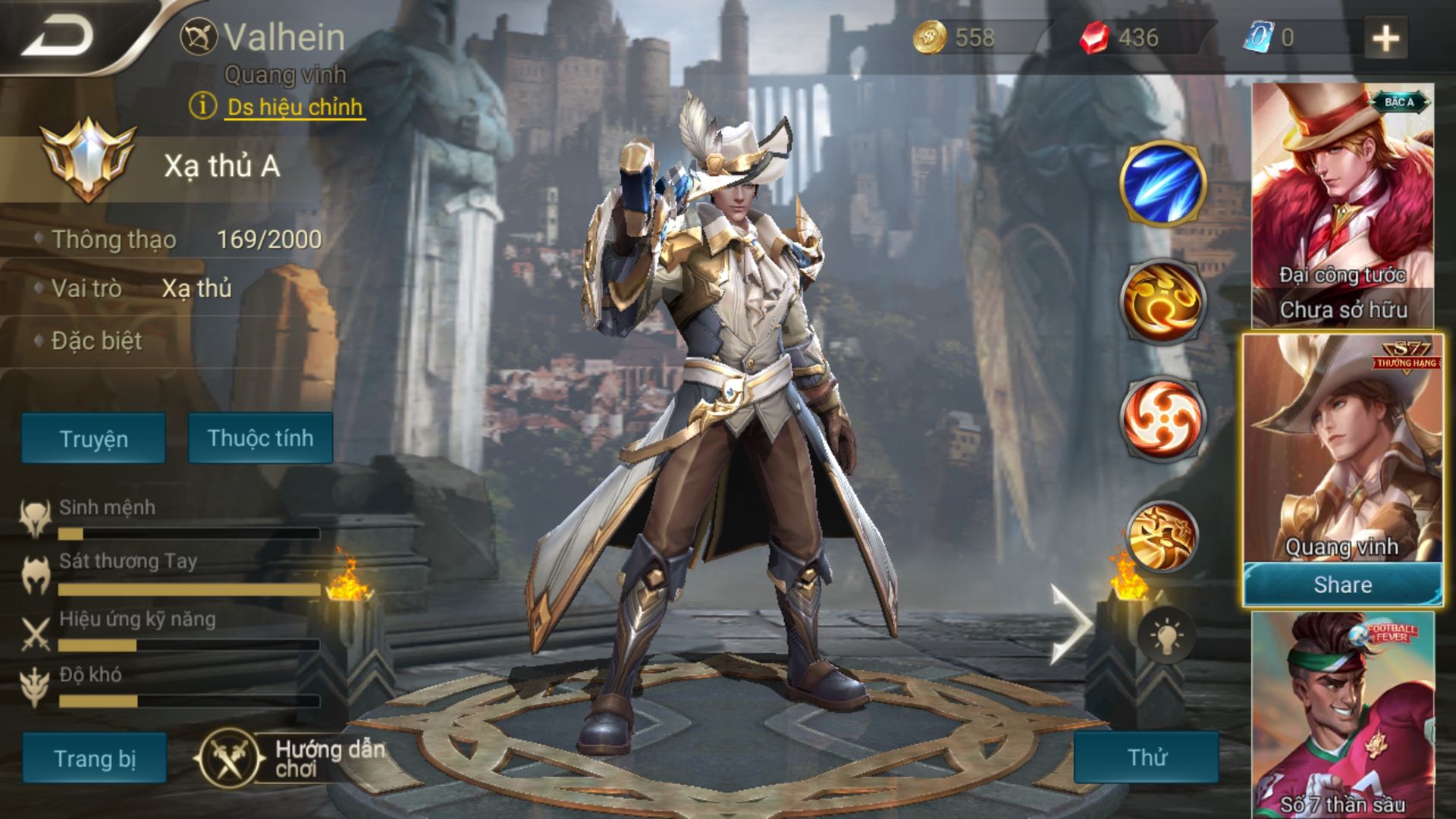Viewport: 1456px width, 819px height.
Task: Open the Trang bị equipment button
Action: click(x=94, y=758)
